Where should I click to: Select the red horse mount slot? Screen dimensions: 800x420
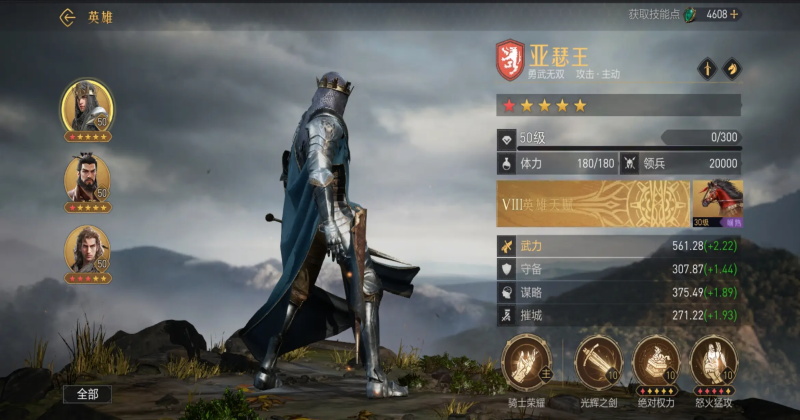click(717, 204)
